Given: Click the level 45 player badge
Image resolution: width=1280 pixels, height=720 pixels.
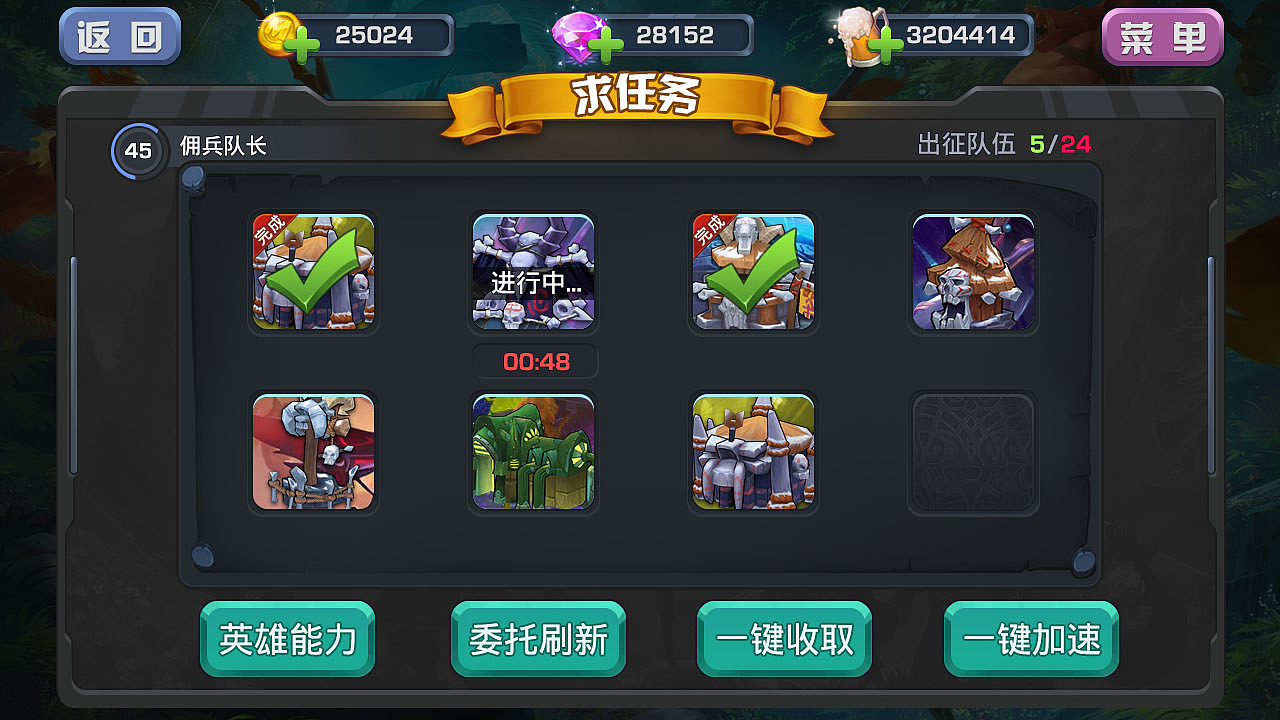Looking at the screenshot, I should tap(137, 152).
